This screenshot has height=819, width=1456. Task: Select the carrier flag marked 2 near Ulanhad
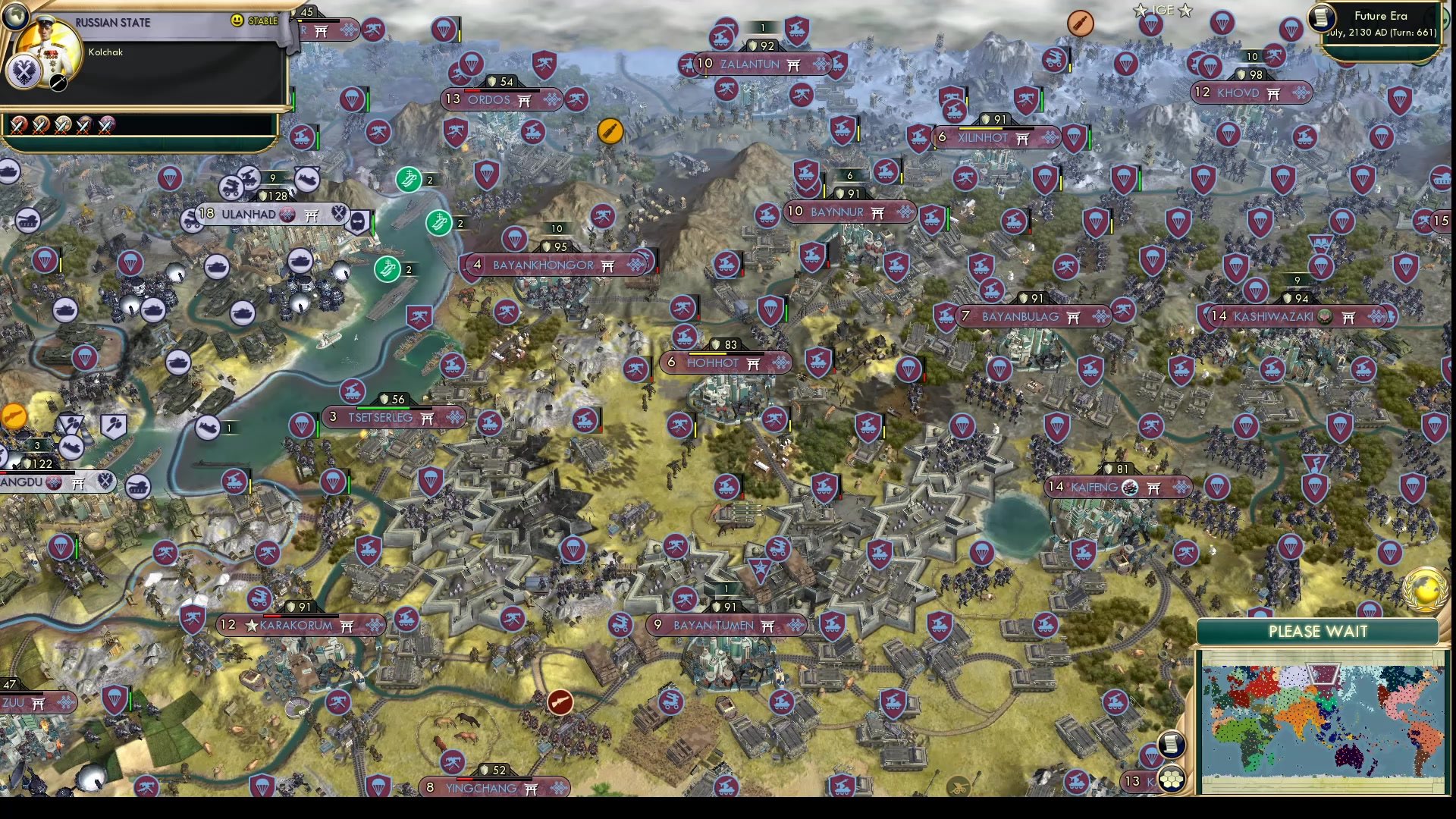click(x=409, y=180)
